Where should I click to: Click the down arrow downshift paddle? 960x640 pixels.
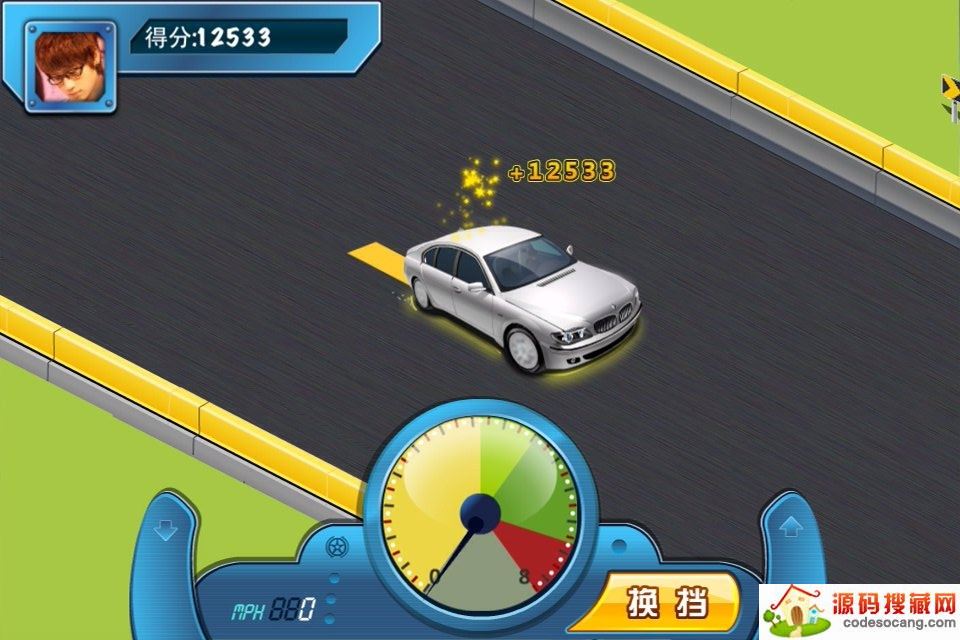(x=166, y=530)
